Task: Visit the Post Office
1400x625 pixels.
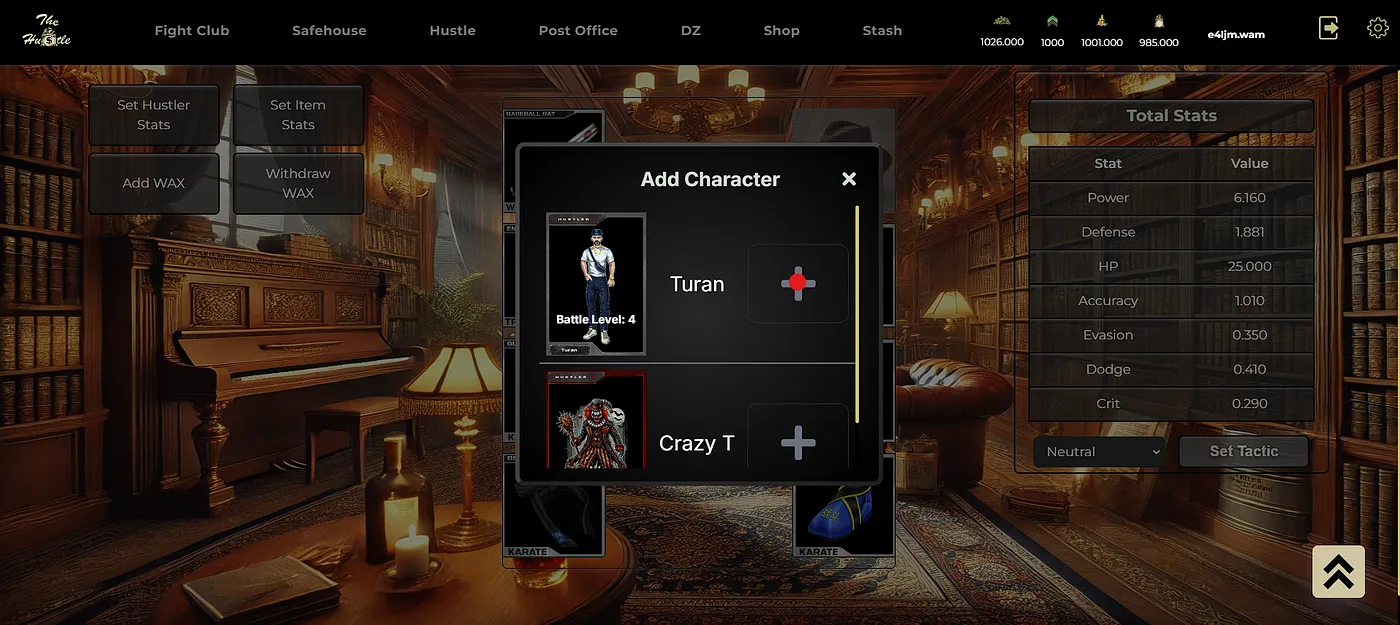Action: pyautogui.click(x=578, y=31)
